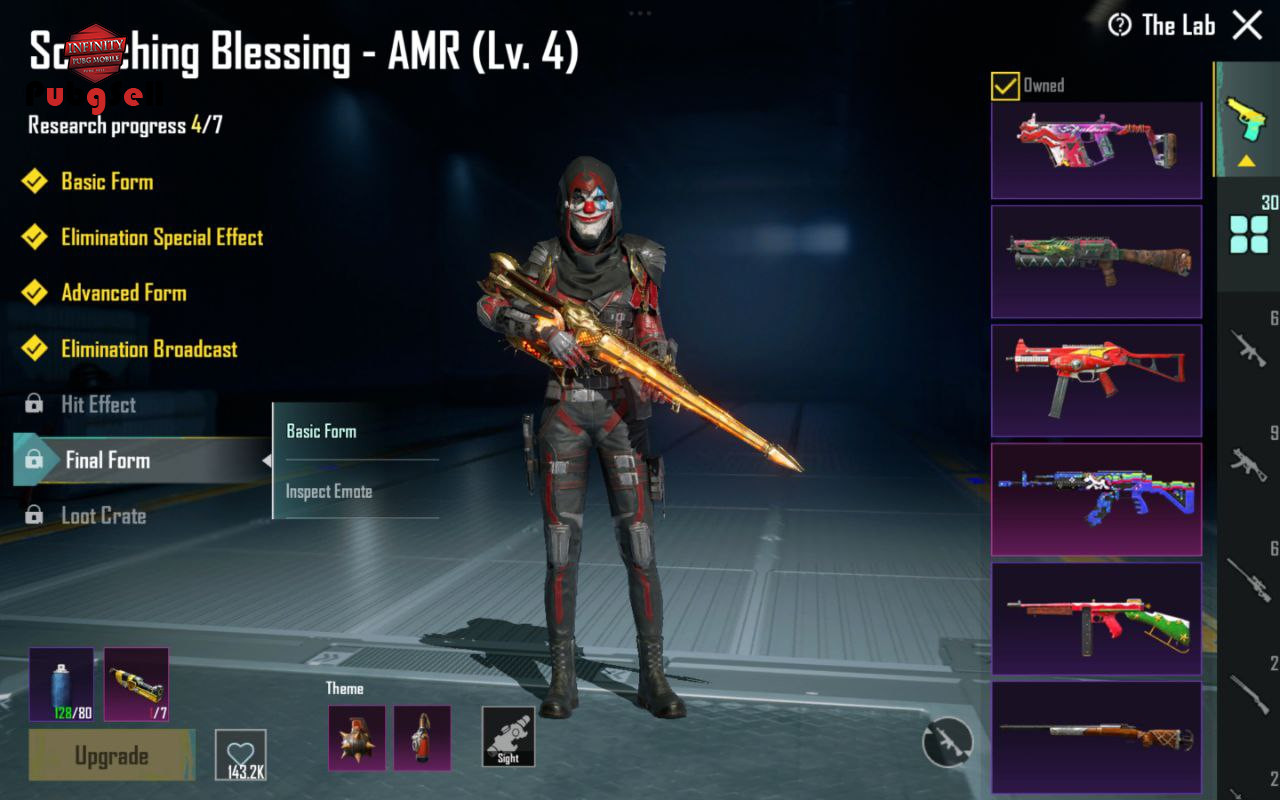This screenshot has width=1280, height=800.
Task: Open The Lab help question mark
Action: tap(1120, 26)
